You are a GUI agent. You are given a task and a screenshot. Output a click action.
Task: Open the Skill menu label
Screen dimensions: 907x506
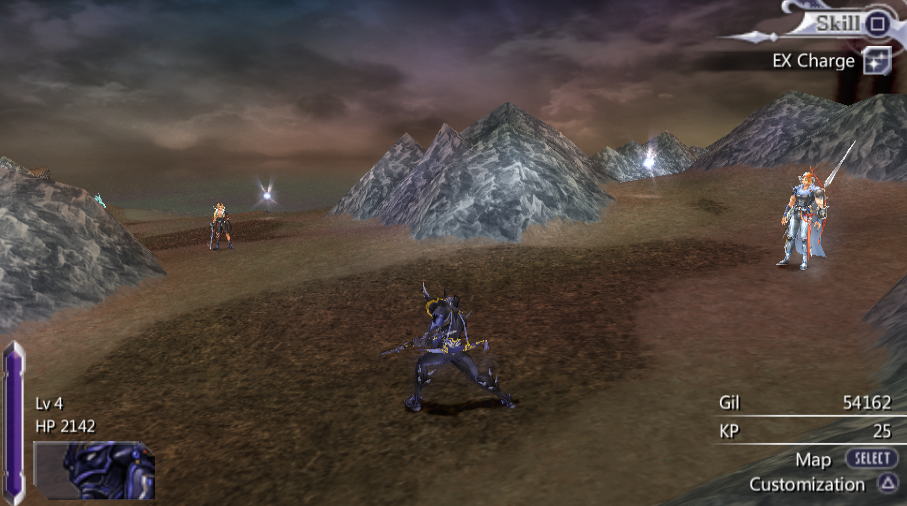click(837, 22)
